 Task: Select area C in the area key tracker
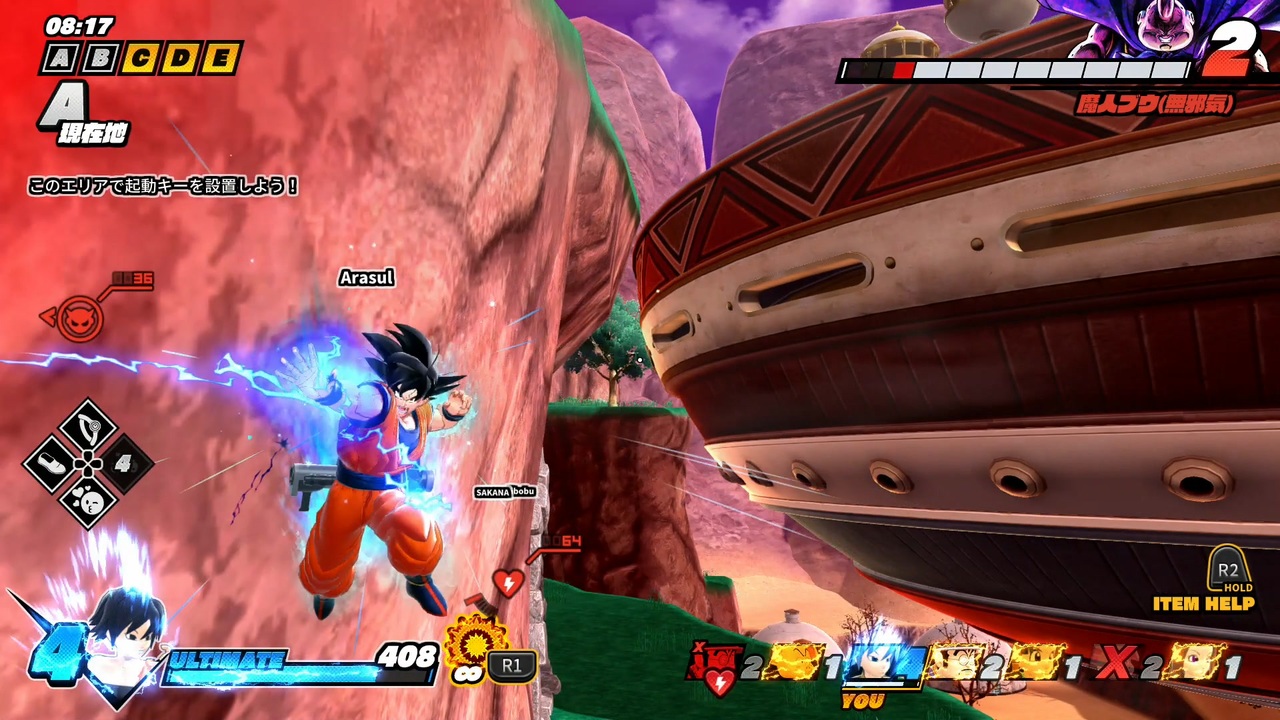pos(140,59)
